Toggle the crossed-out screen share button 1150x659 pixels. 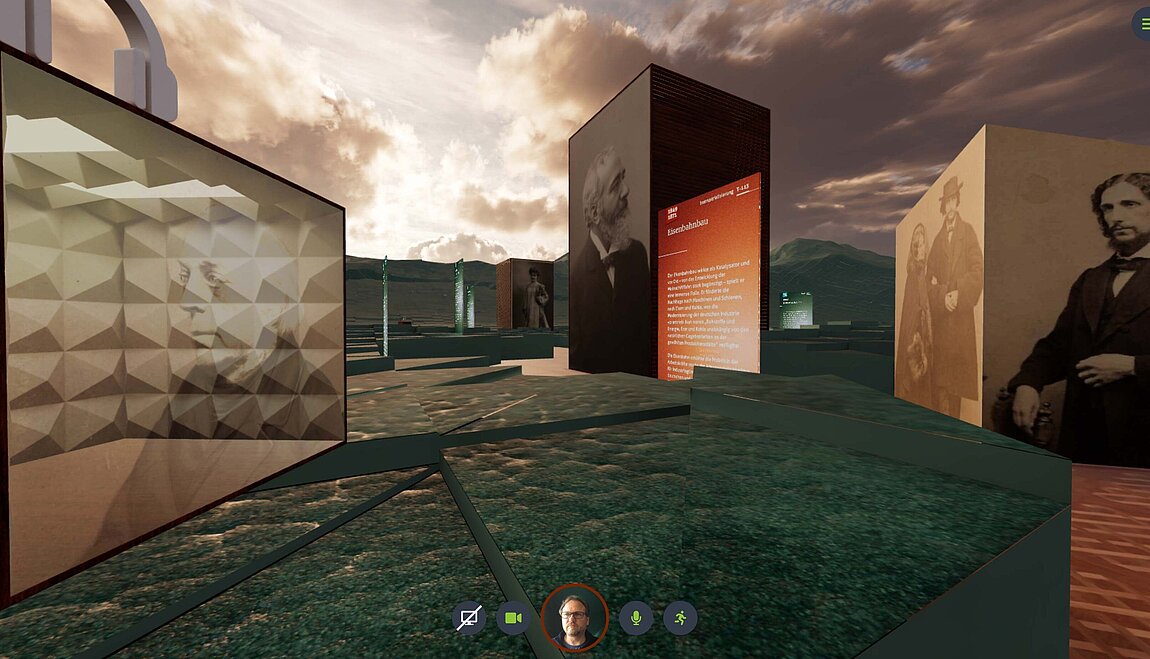coord(468,618)
